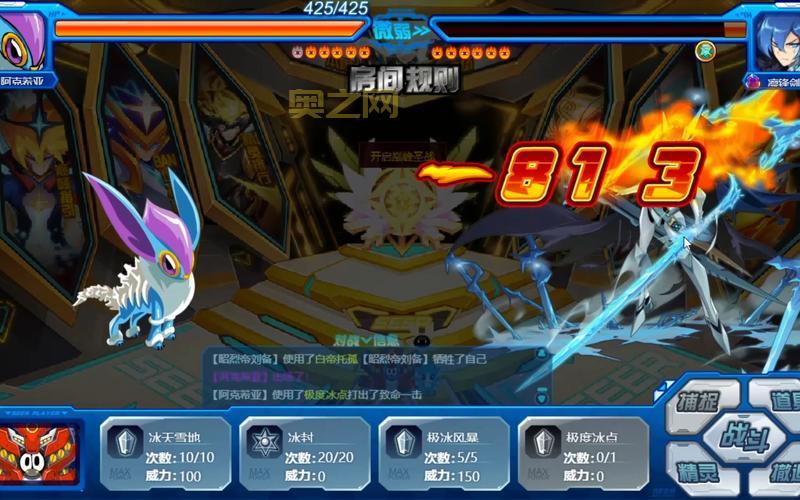This screenshot has width=800, height=500.
Task: Open the 捕捉 capture option
Action: click(702, 403)
